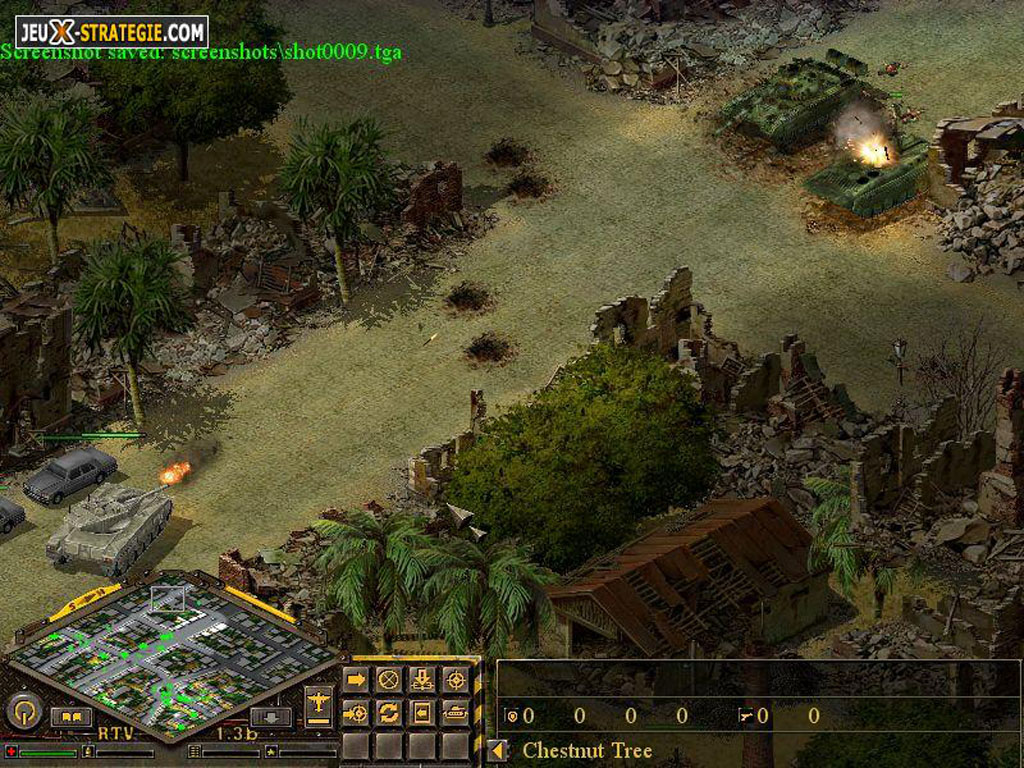
Task: Choose the arrow-into-box enter command
Action: point(422,713)
